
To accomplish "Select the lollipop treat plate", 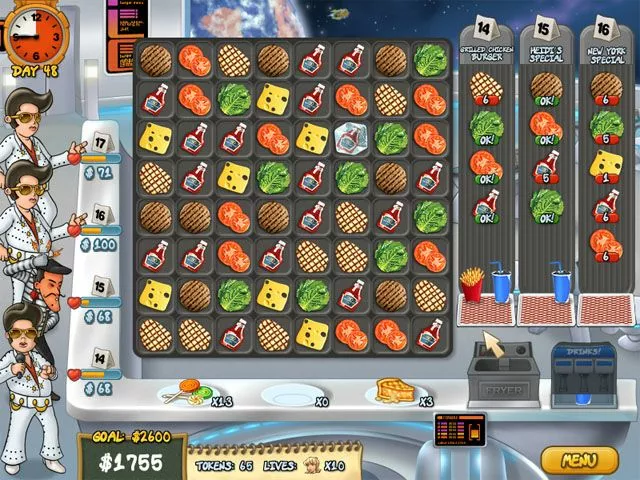I will point(186,393).
